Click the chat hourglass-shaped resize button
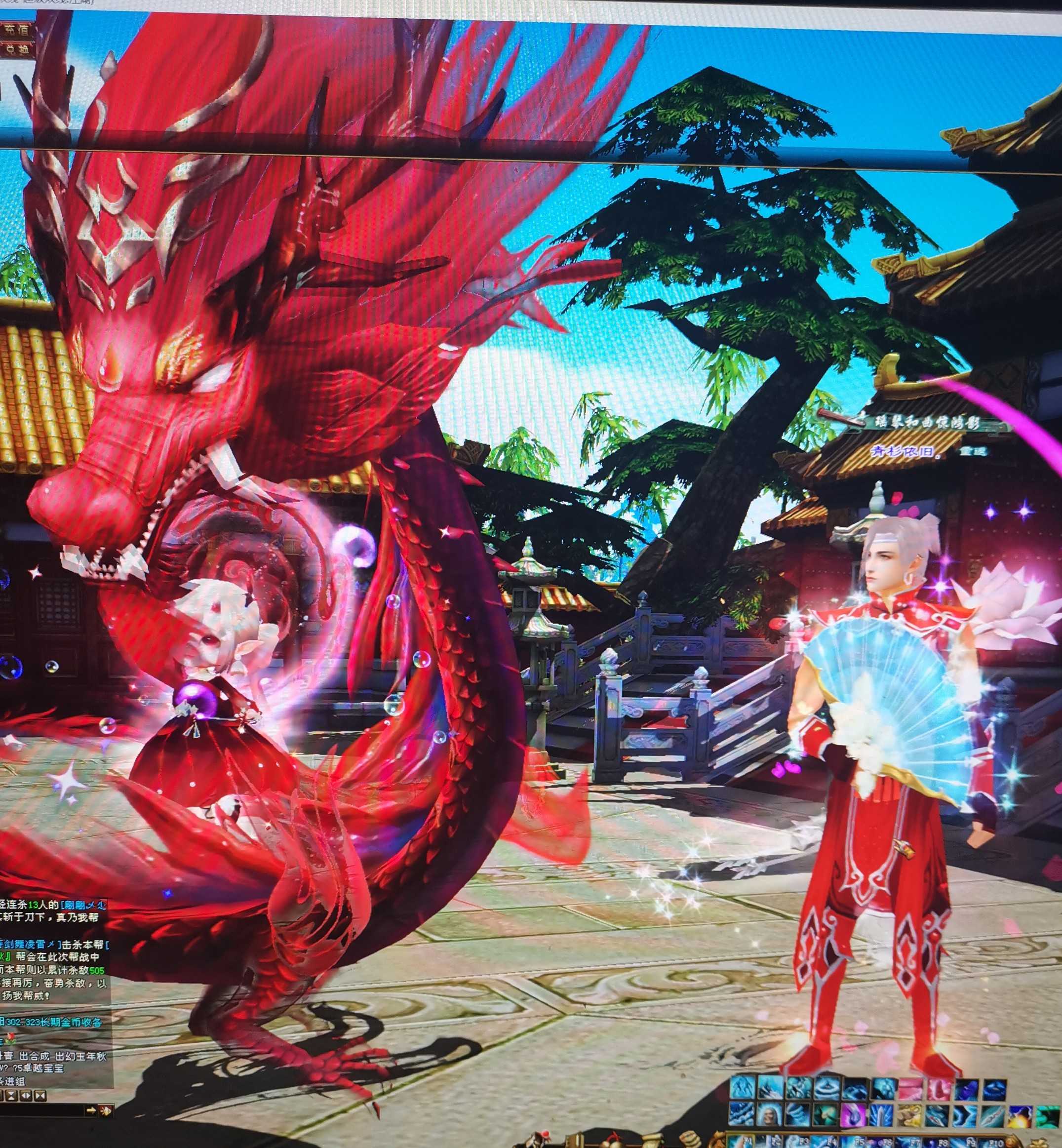This screenshot has height=1148, width=1062. (11, 1096)
